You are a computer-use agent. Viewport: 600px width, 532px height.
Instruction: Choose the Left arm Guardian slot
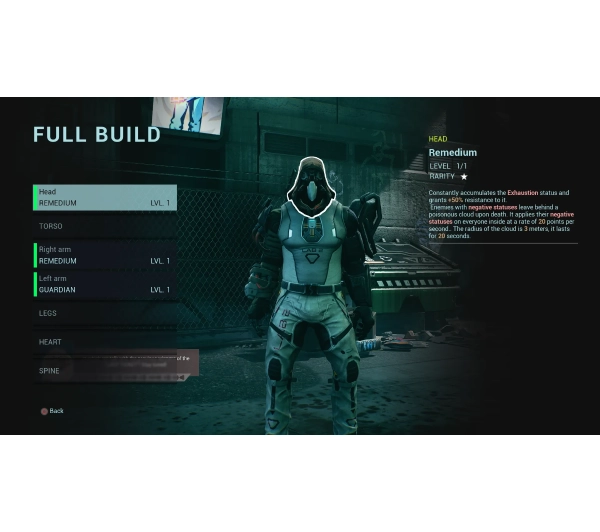coord(105,284)
